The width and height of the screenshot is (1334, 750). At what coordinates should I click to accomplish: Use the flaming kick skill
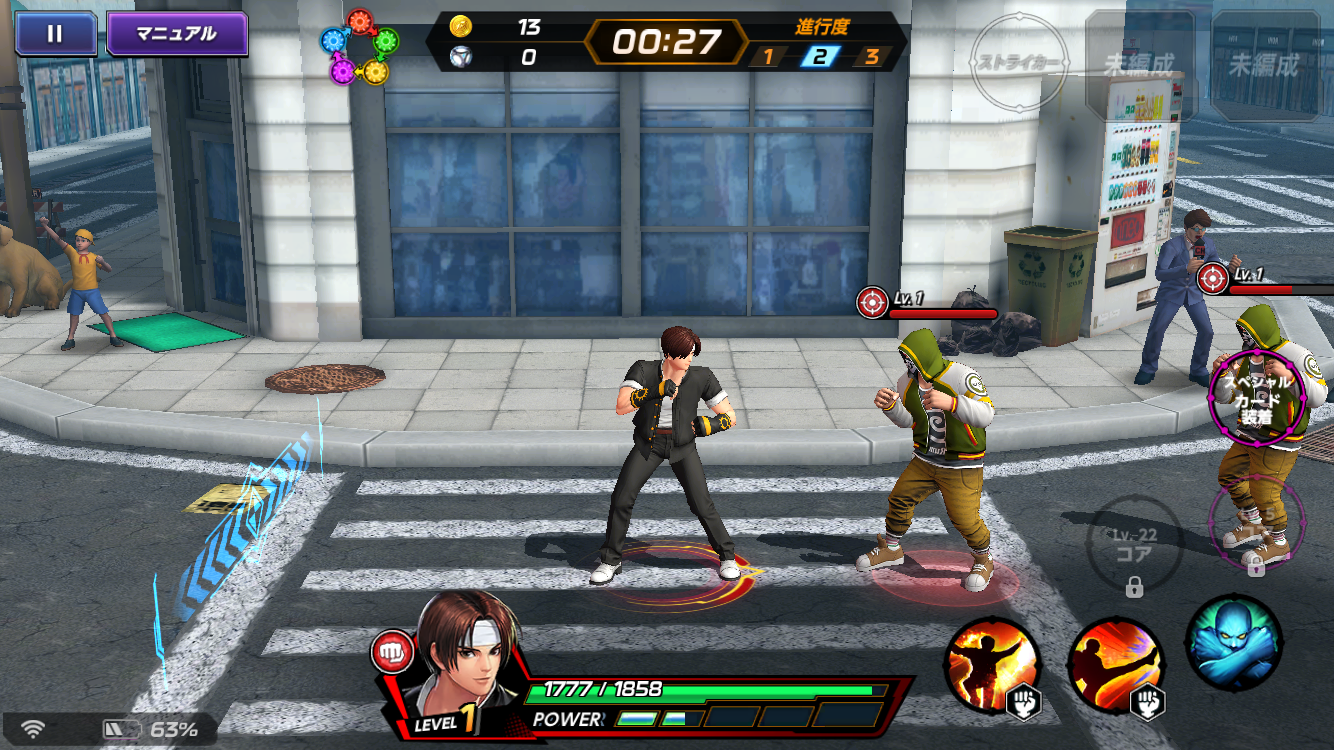click(1115, 664)
